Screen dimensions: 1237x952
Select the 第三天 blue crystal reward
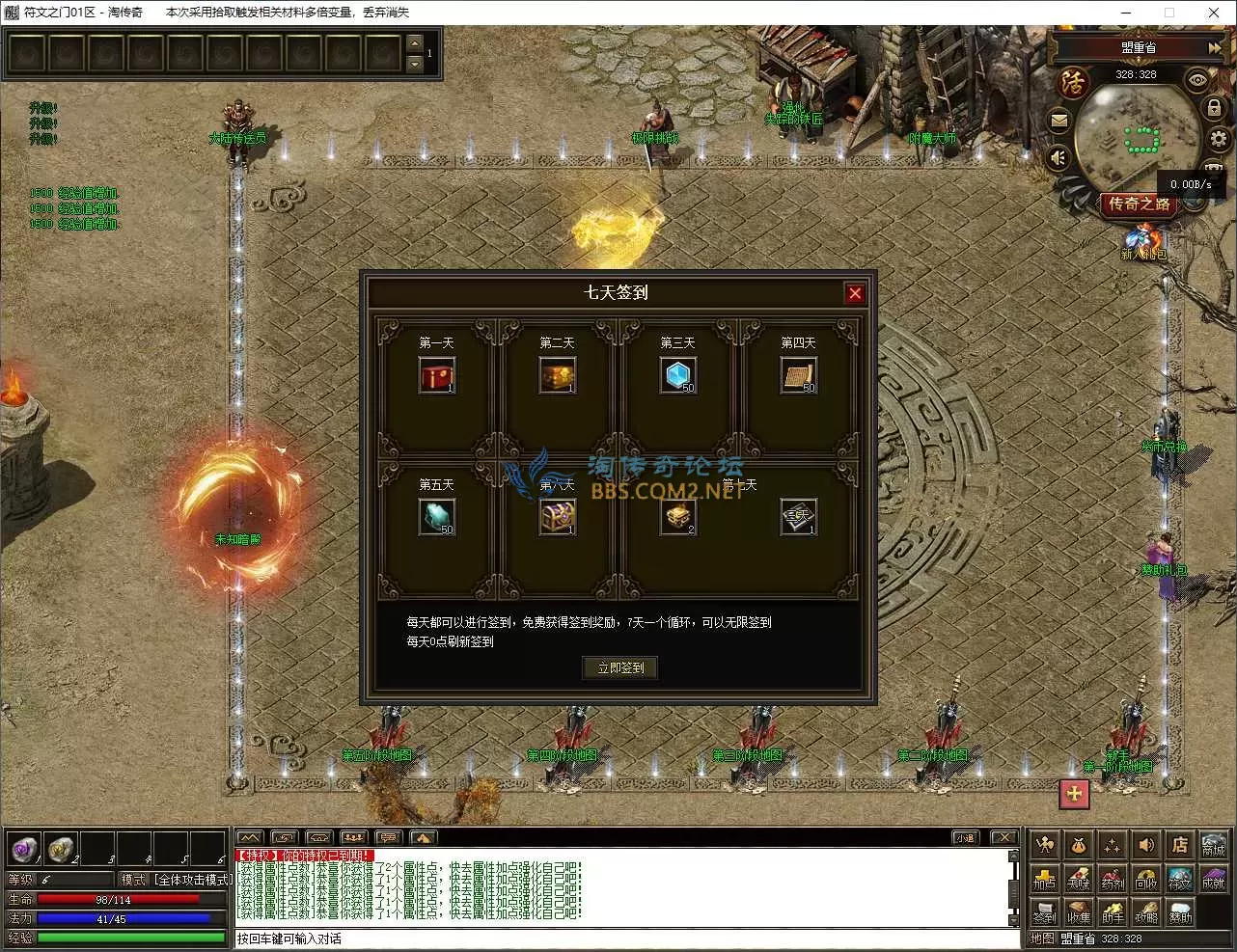pos(677,375)
